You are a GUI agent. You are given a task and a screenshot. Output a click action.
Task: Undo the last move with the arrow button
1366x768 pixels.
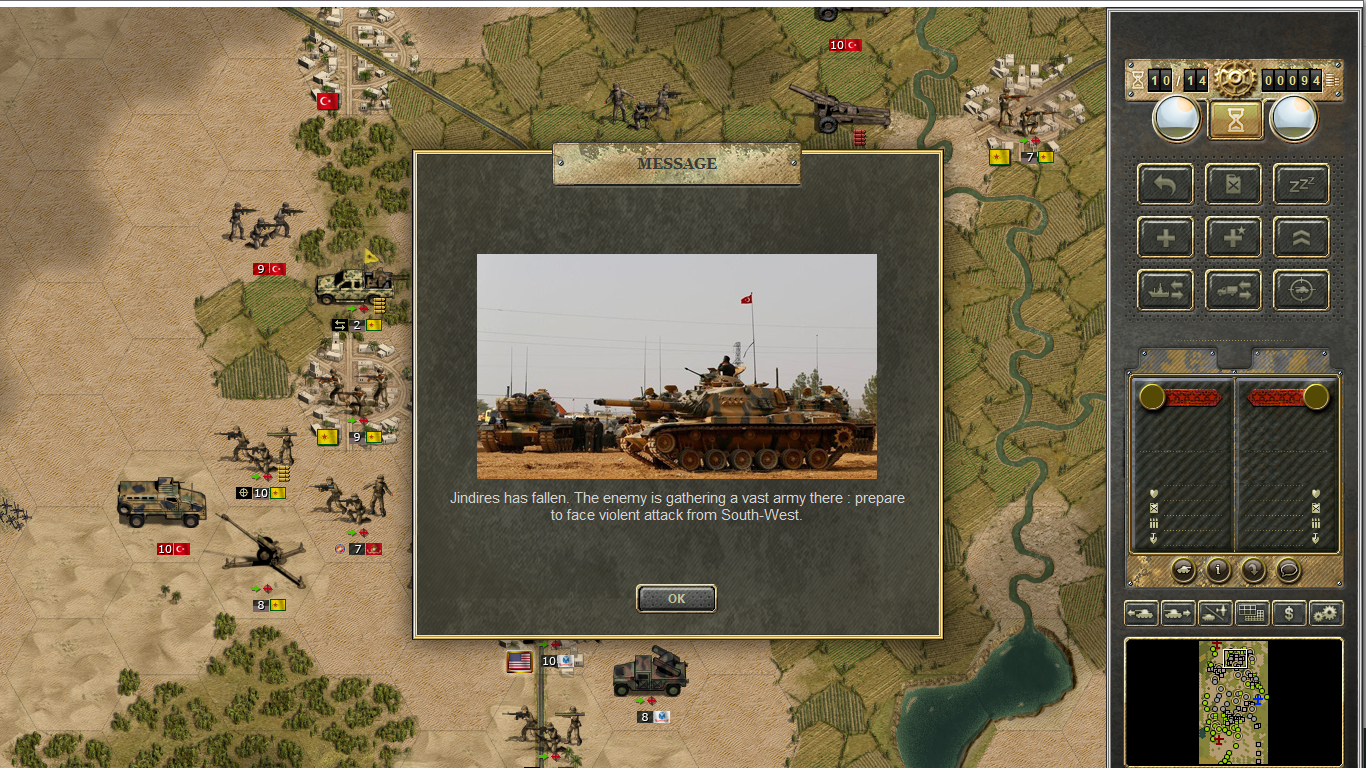coord(1165,184)
